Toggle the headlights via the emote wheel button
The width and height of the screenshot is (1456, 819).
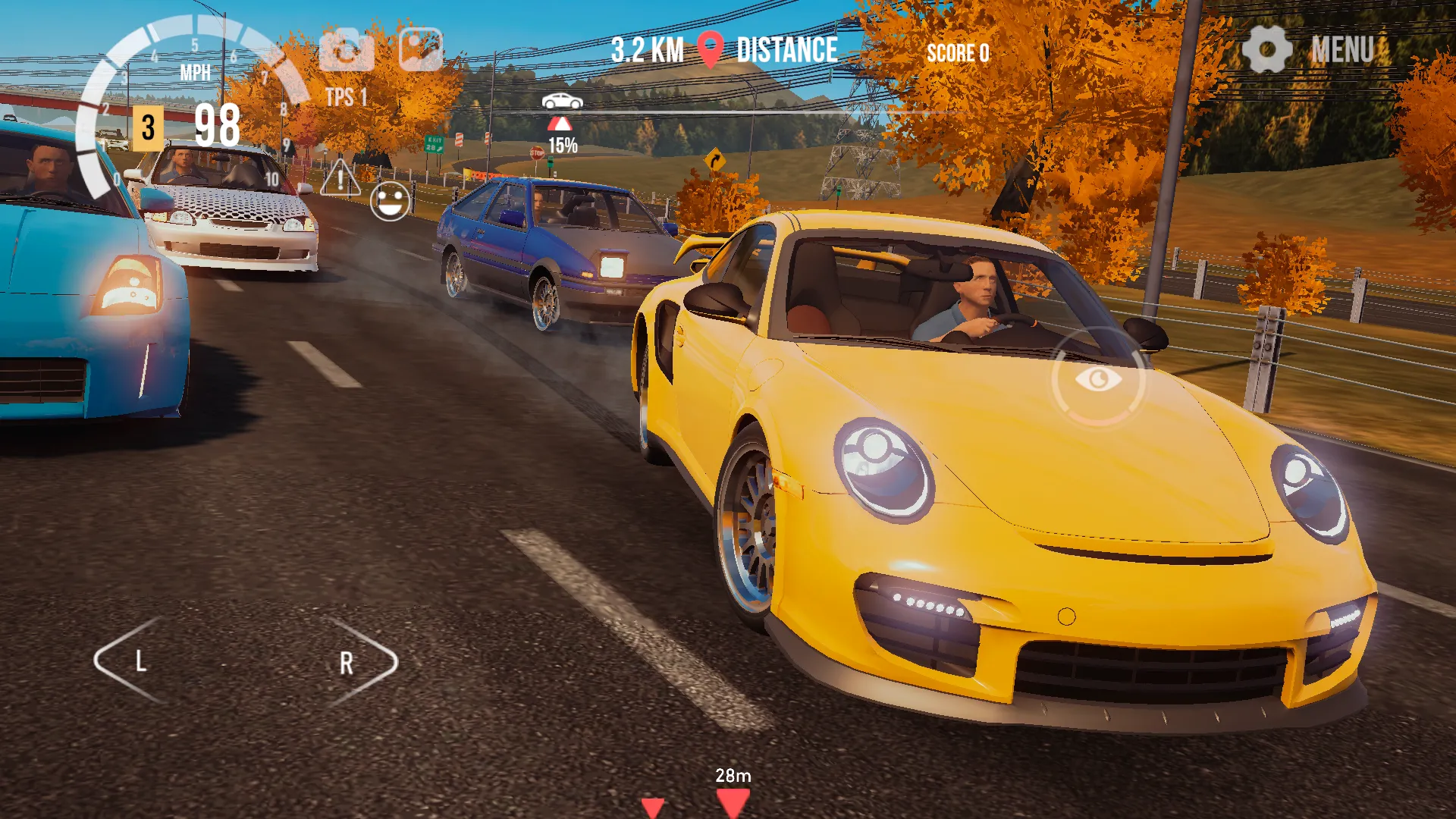(389, 201)
